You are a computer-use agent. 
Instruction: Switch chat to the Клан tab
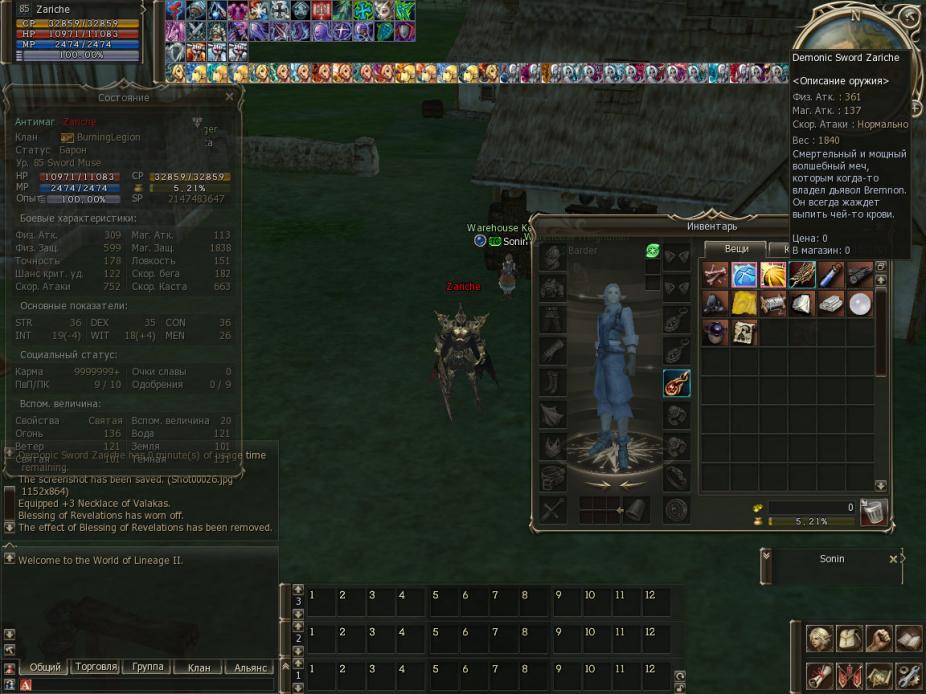click(199, 667)
